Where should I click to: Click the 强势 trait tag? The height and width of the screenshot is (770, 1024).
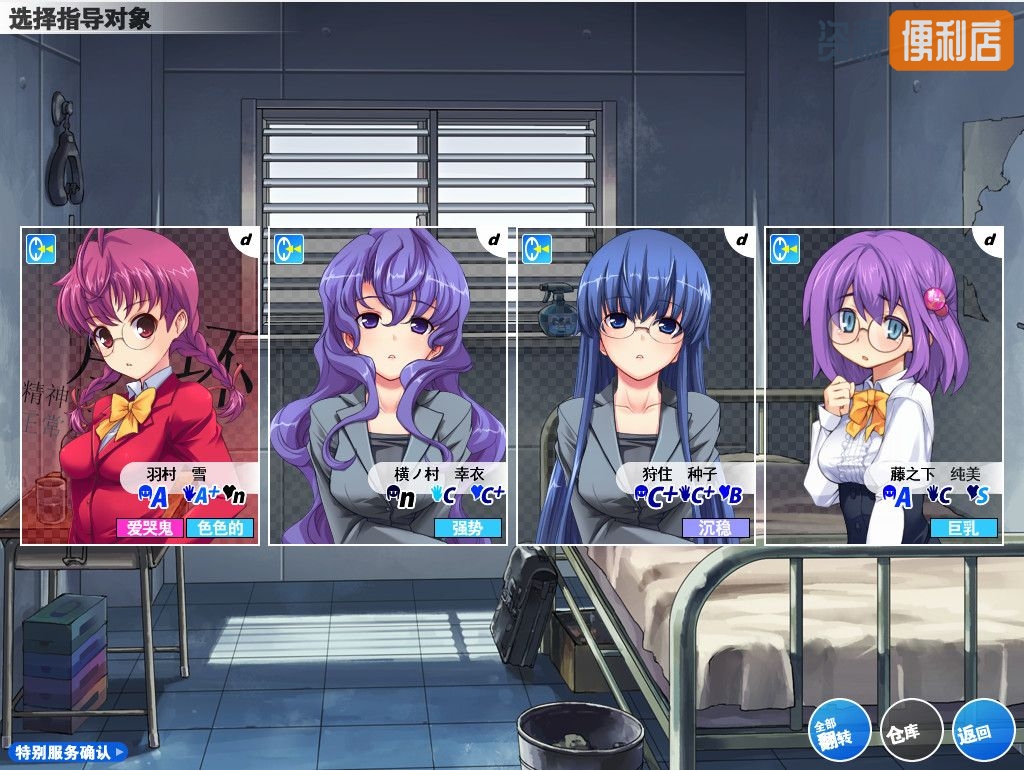coord(468,528)
